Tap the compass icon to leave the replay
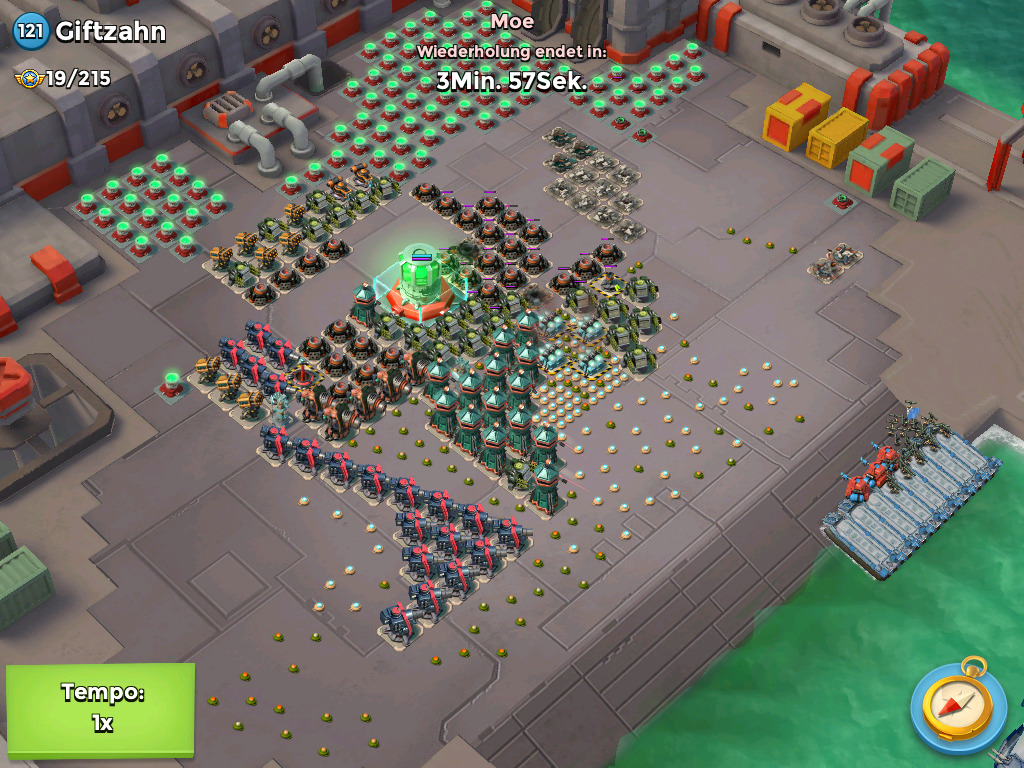 pos(957,707)
